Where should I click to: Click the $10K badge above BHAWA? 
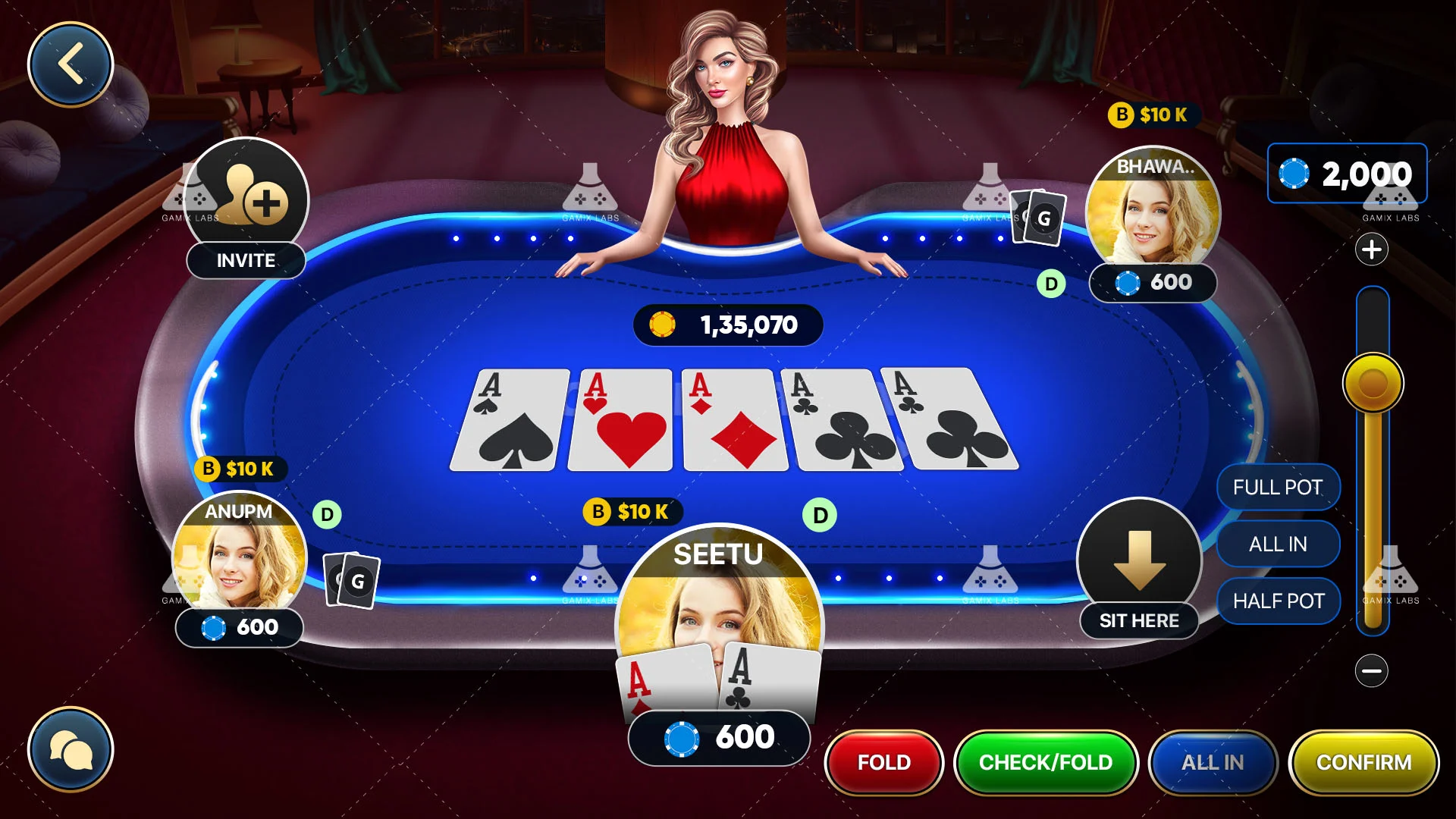pyautogui.click(x=1153, y=115)
